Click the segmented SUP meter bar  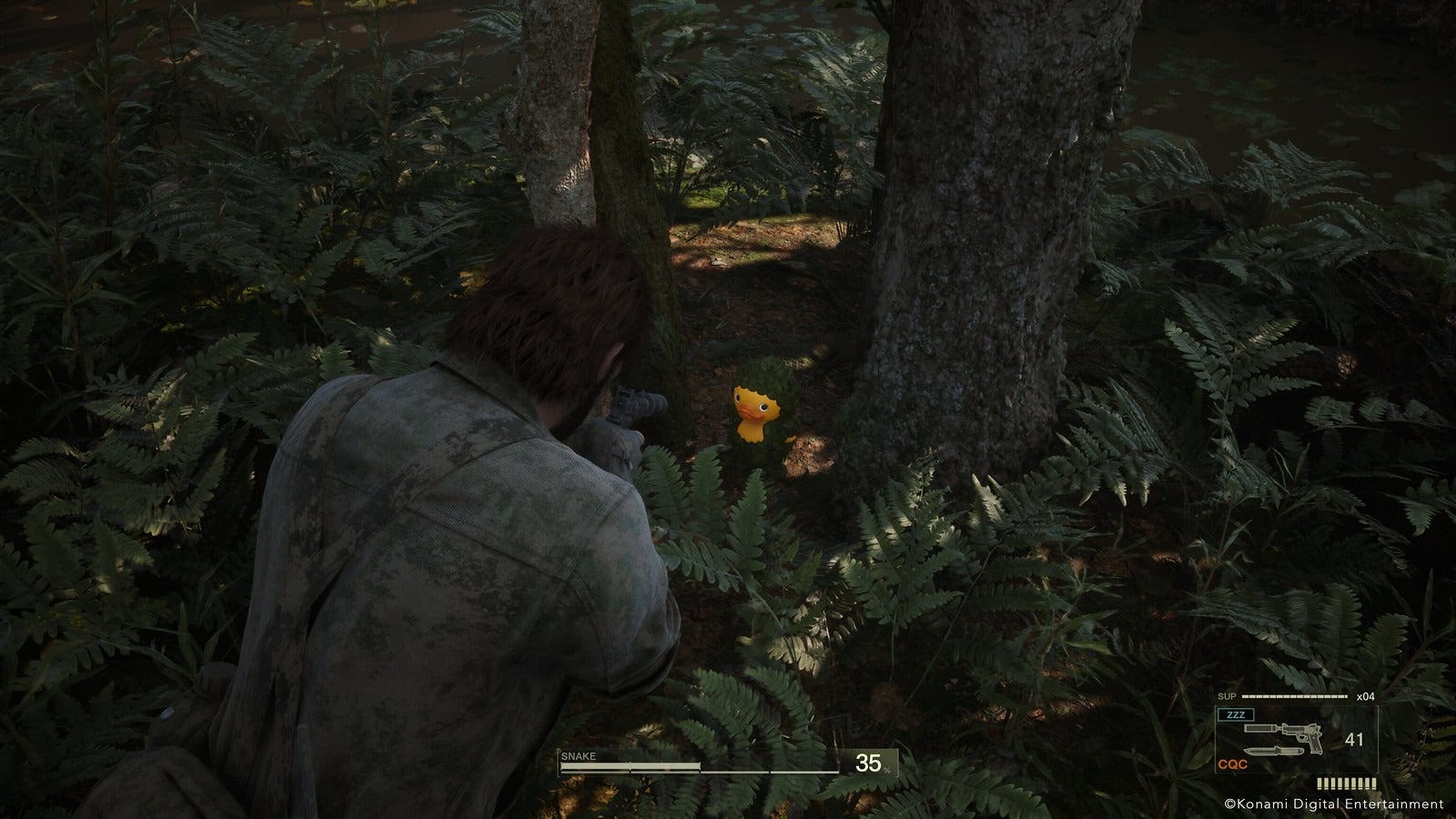click(1295, 696)
